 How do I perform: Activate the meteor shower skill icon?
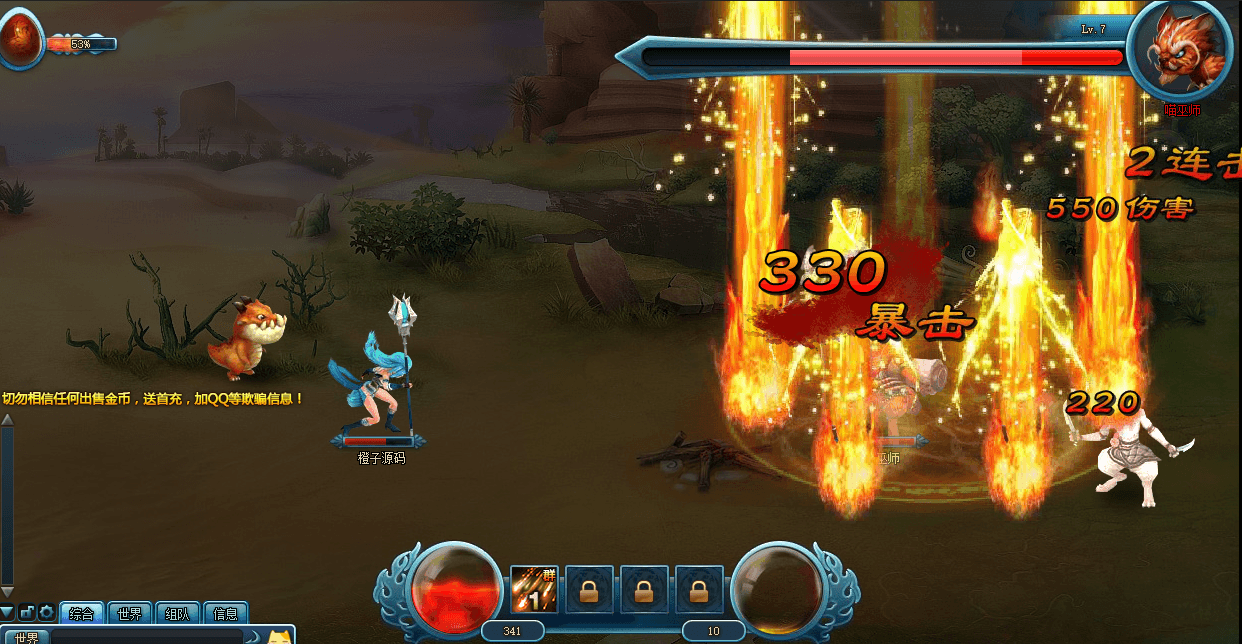coord(534,589)
